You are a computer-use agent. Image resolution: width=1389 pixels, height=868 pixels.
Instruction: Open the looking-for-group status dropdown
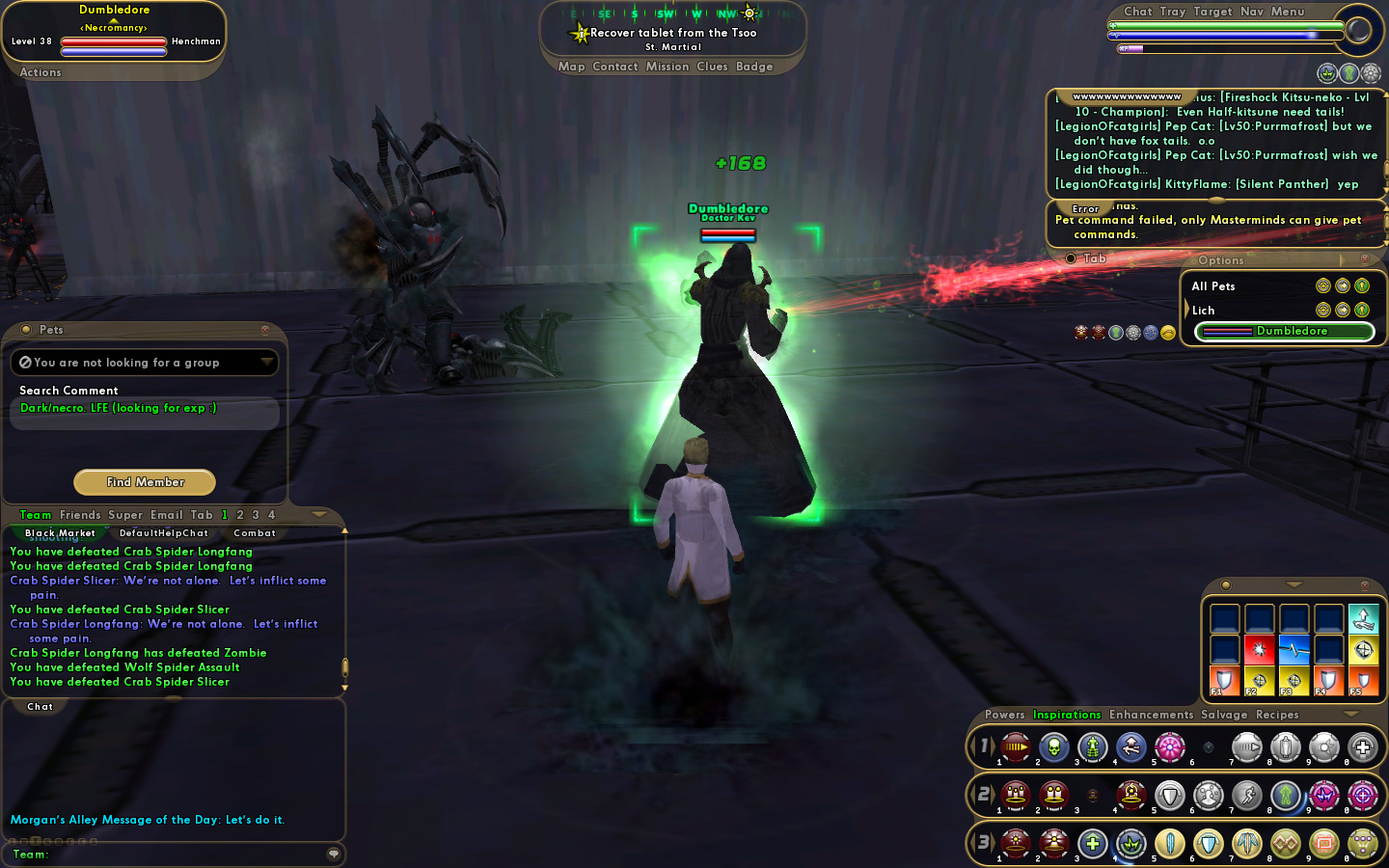[266, 363]
